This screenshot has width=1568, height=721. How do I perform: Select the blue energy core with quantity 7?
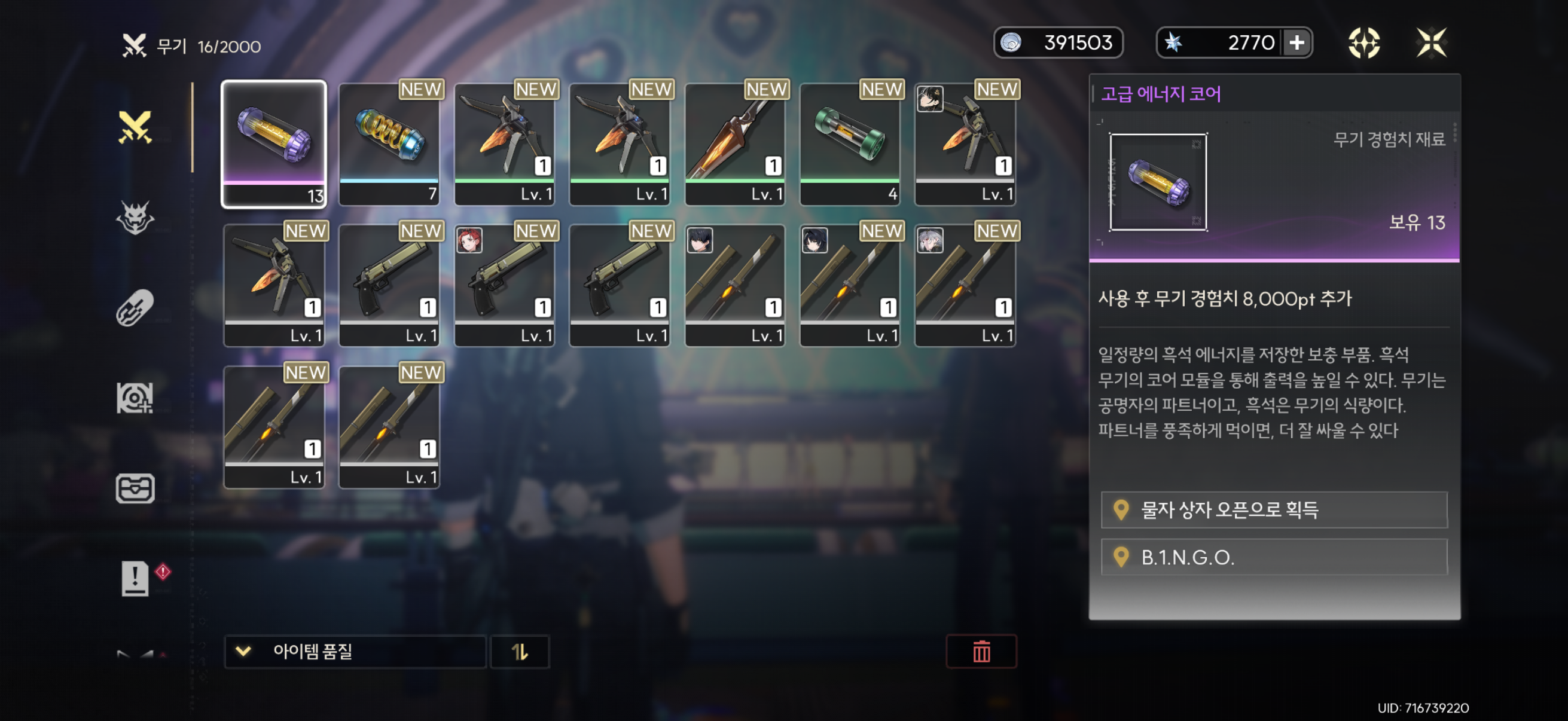point(389,143)
